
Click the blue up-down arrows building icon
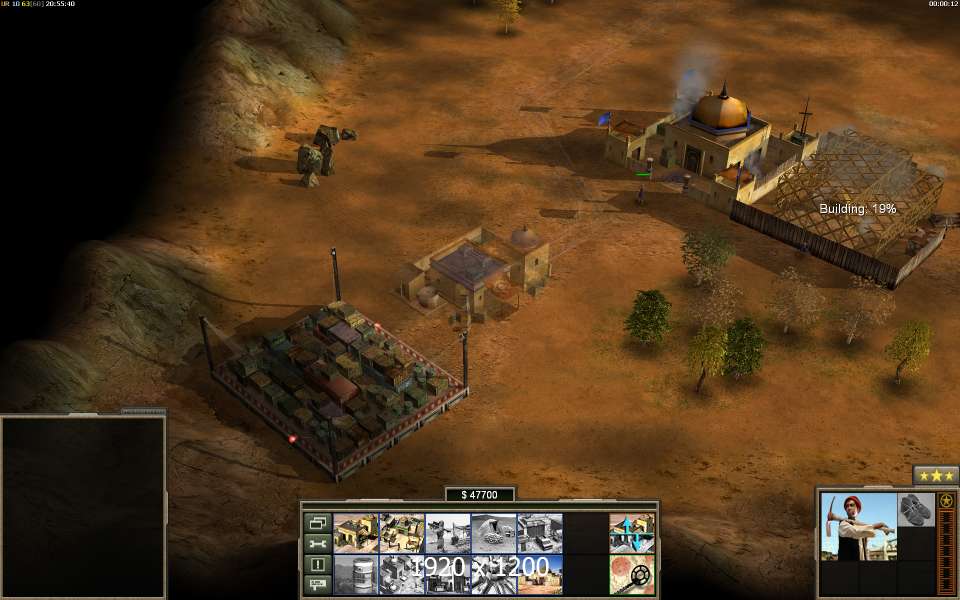(x=631, y=533)
